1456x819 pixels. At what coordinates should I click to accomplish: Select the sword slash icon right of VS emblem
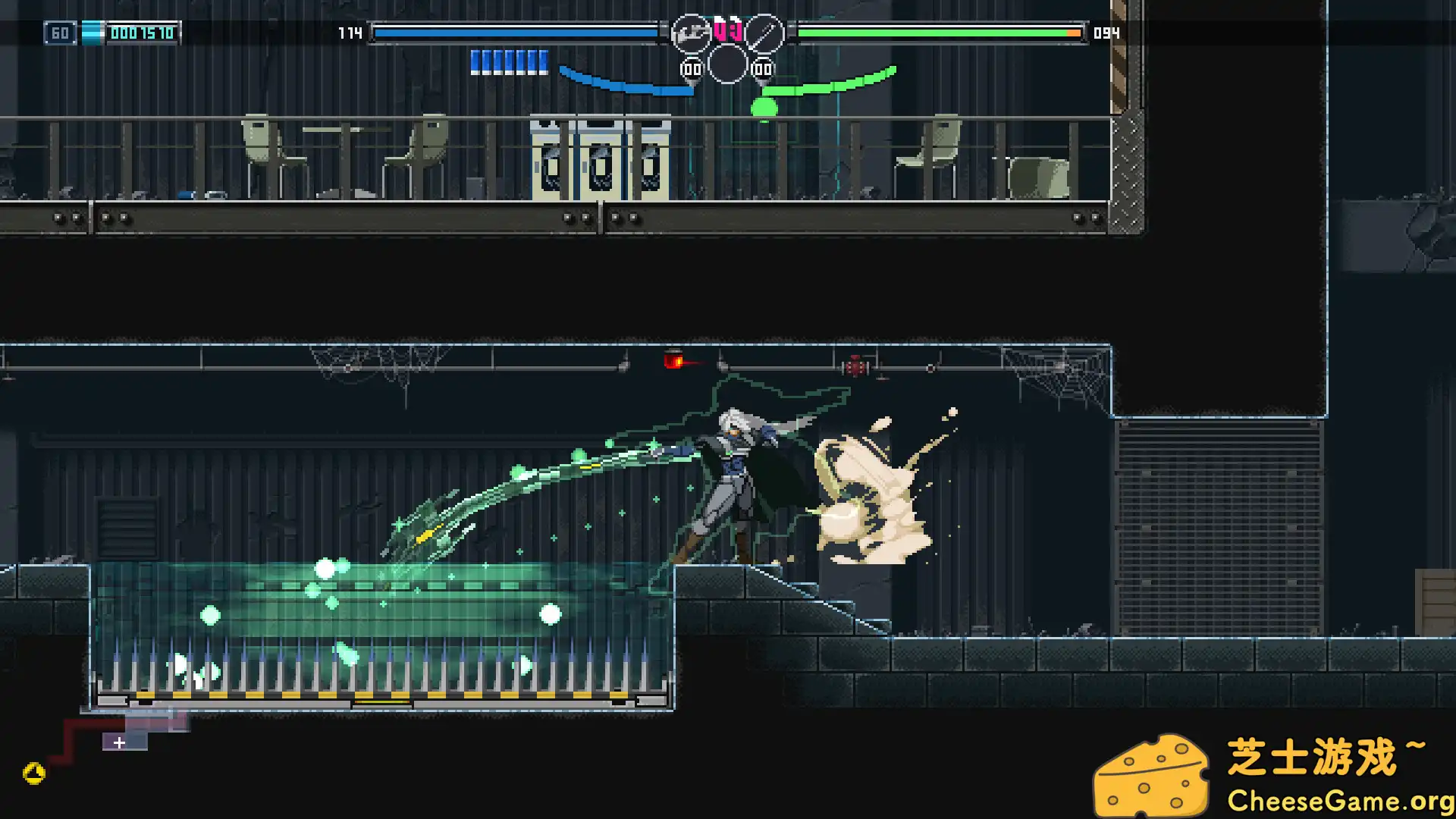click(x=764, y=33)
